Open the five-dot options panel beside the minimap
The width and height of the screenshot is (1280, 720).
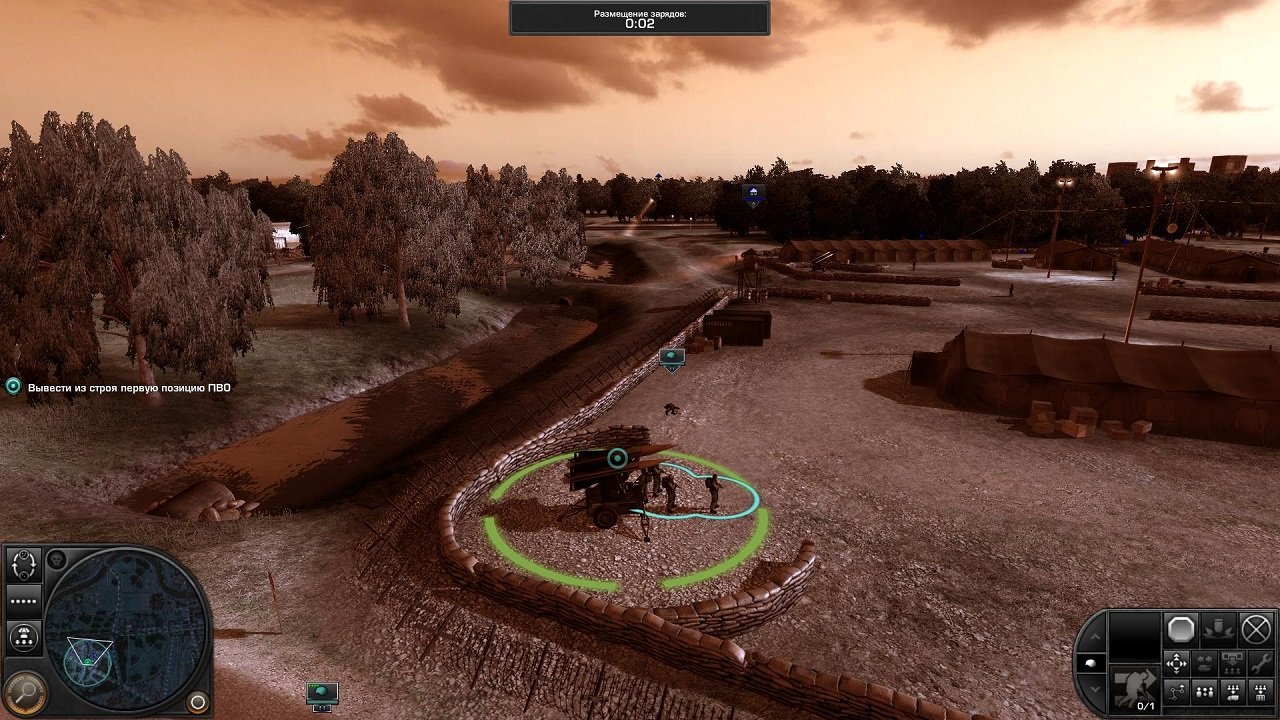point(22,600)
